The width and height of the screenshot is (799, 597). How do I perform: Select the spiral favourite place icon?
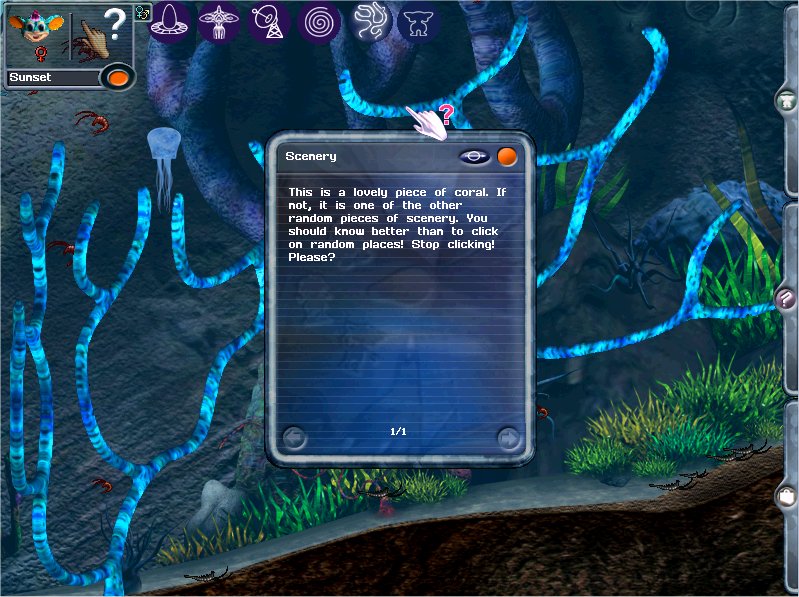tap(323, 21)
